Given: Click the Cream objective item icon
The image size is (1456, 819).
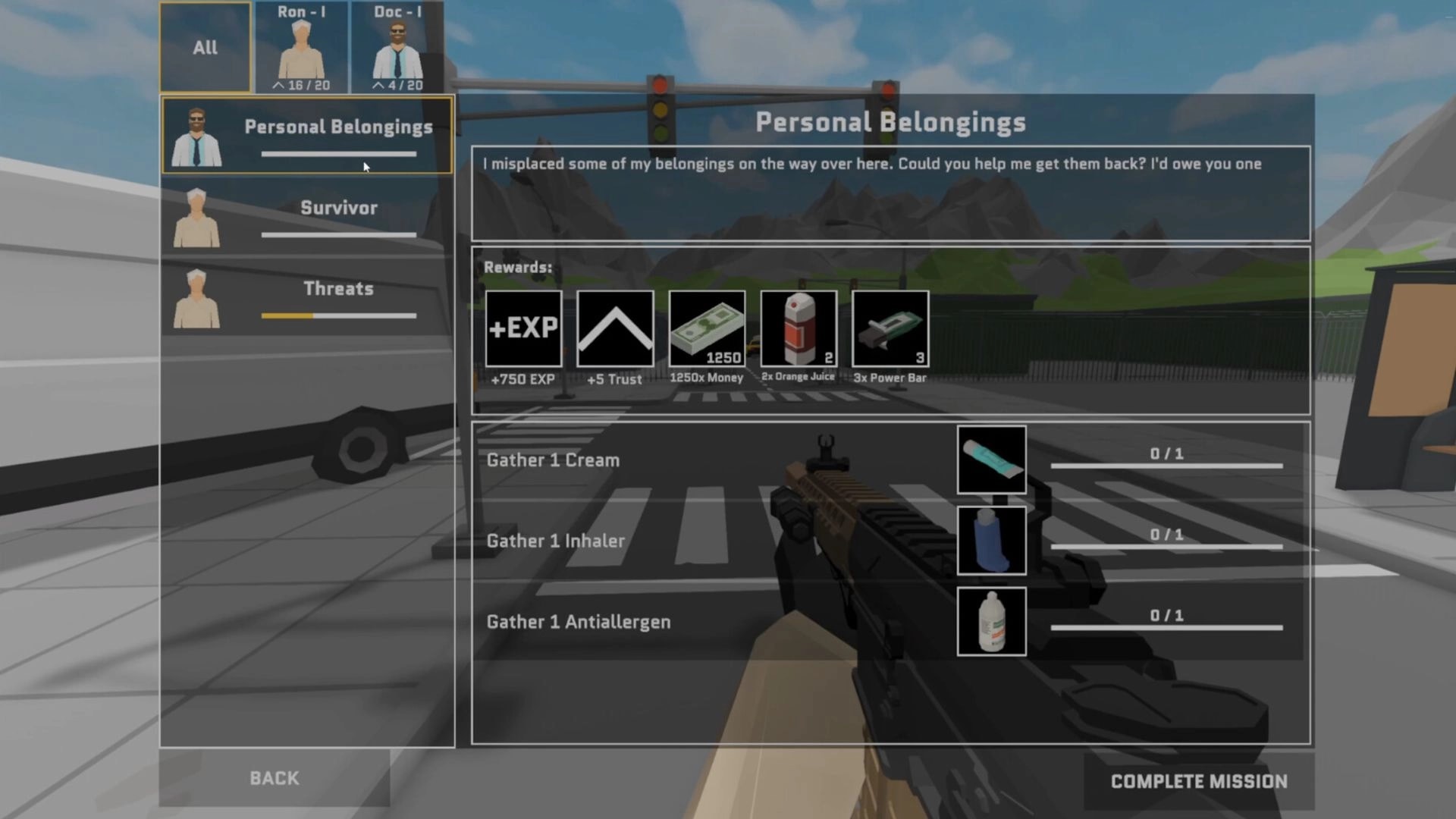Looking at the screenshot, I should pos(991,459).
